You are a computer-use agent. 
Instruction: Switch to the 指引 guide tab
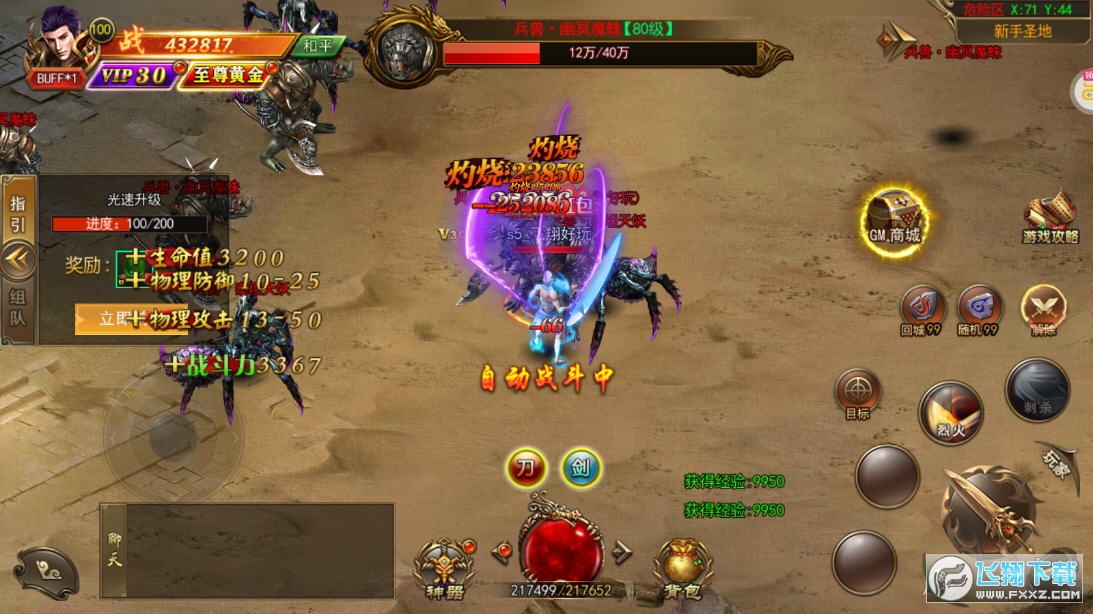click(19, 212)
